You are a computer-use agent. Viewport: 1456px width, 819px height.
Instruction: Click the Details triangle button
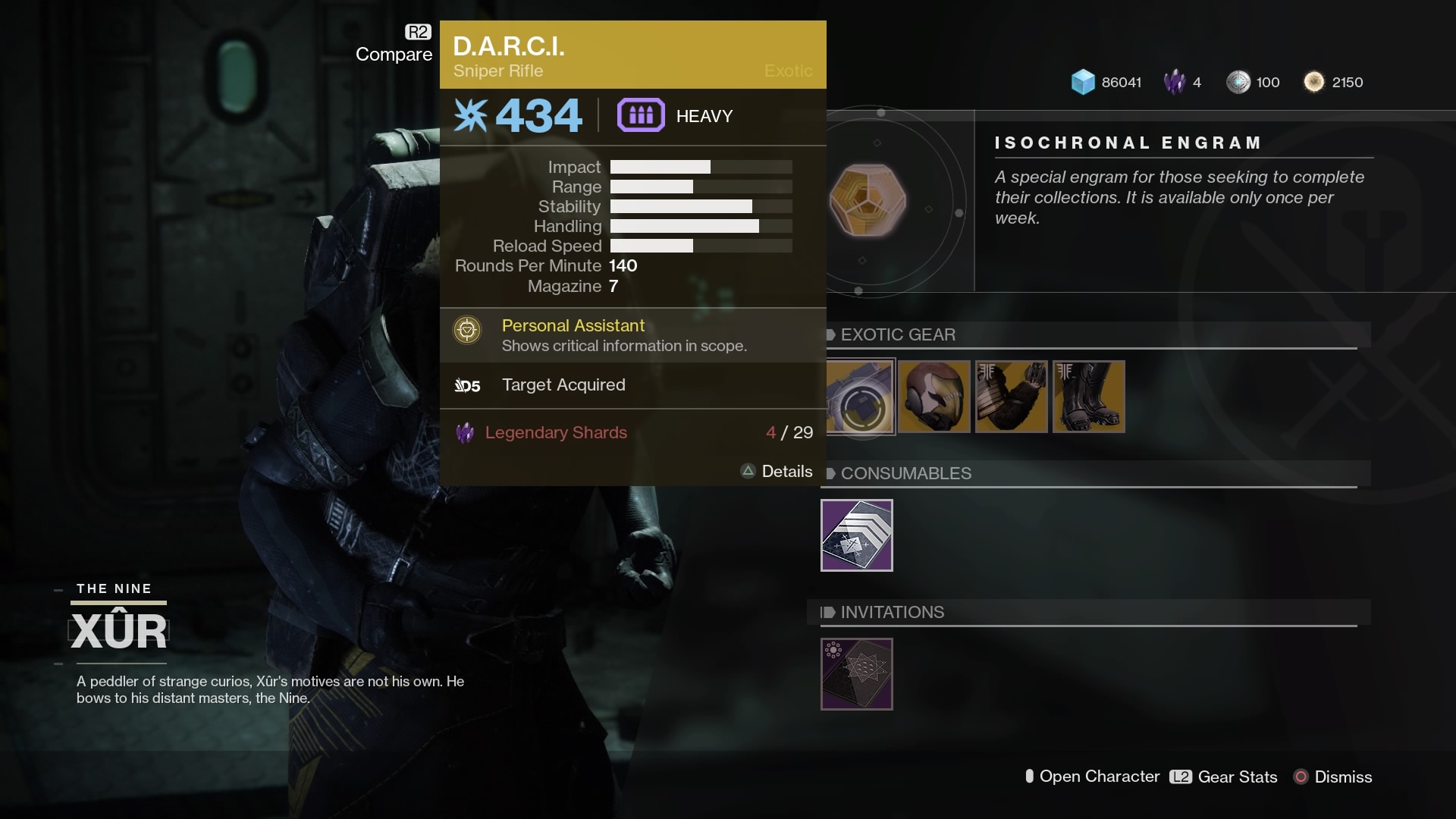[747, 471]
